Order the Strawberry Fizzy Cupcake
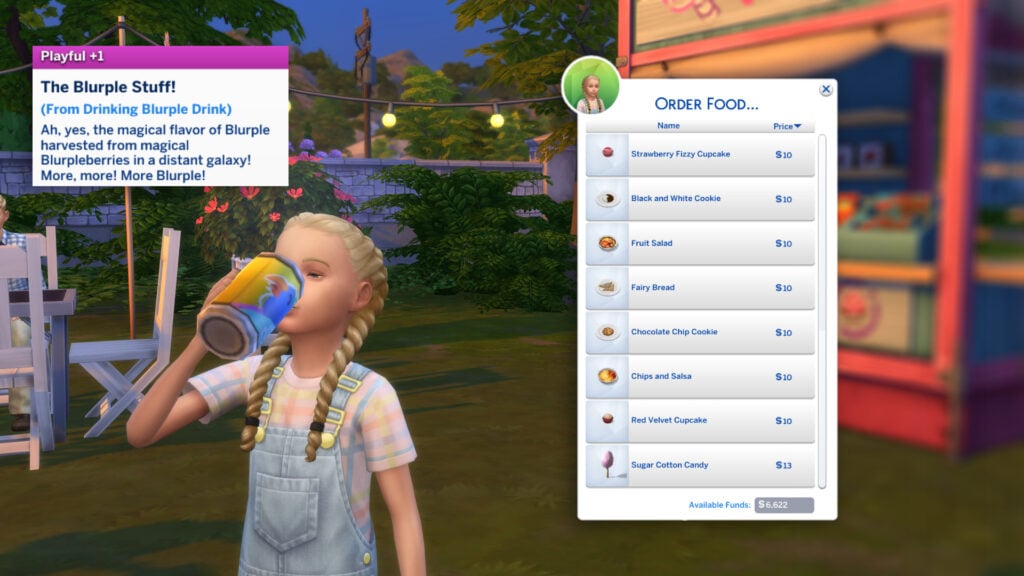1024x576 pixels. pos(700,154)
